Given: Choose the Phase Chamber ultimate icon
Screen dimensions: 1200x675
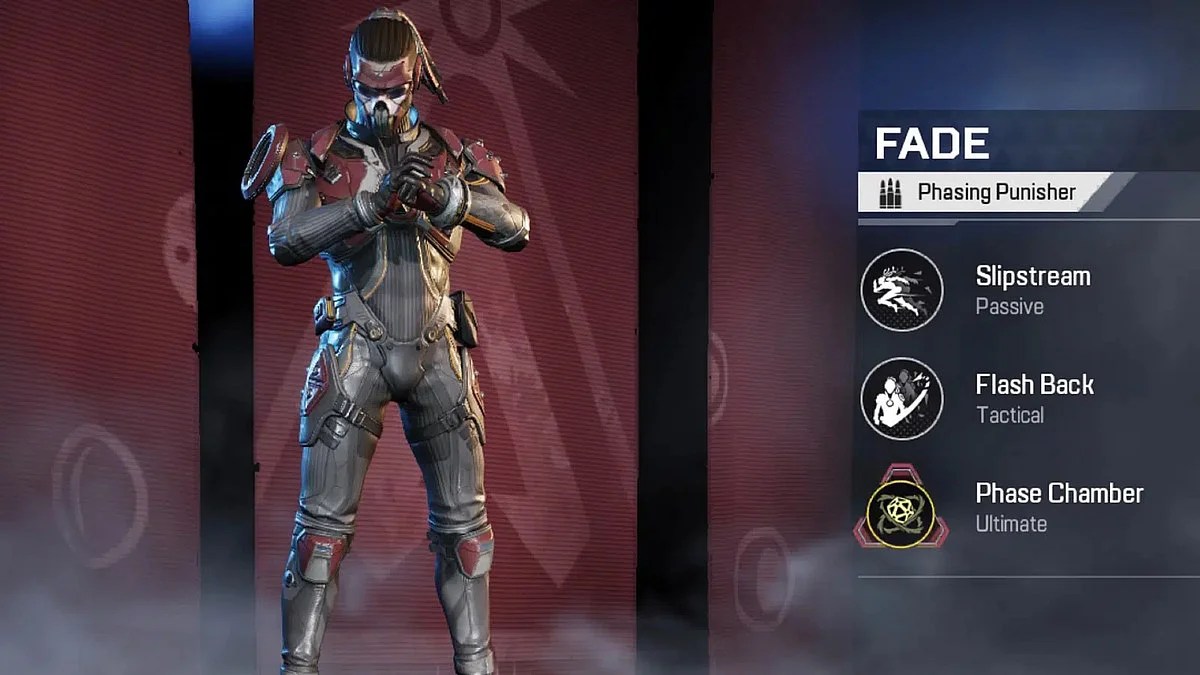Looking at the screenshot, I should [901, 507].
